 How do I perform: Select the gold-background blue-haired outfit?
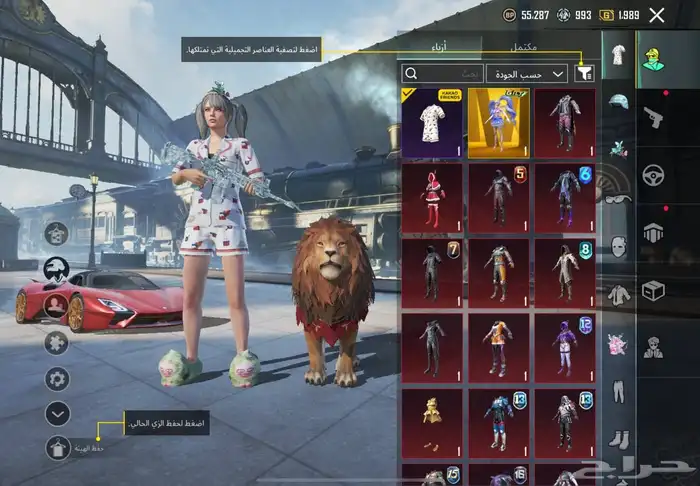tap(498, 122)
